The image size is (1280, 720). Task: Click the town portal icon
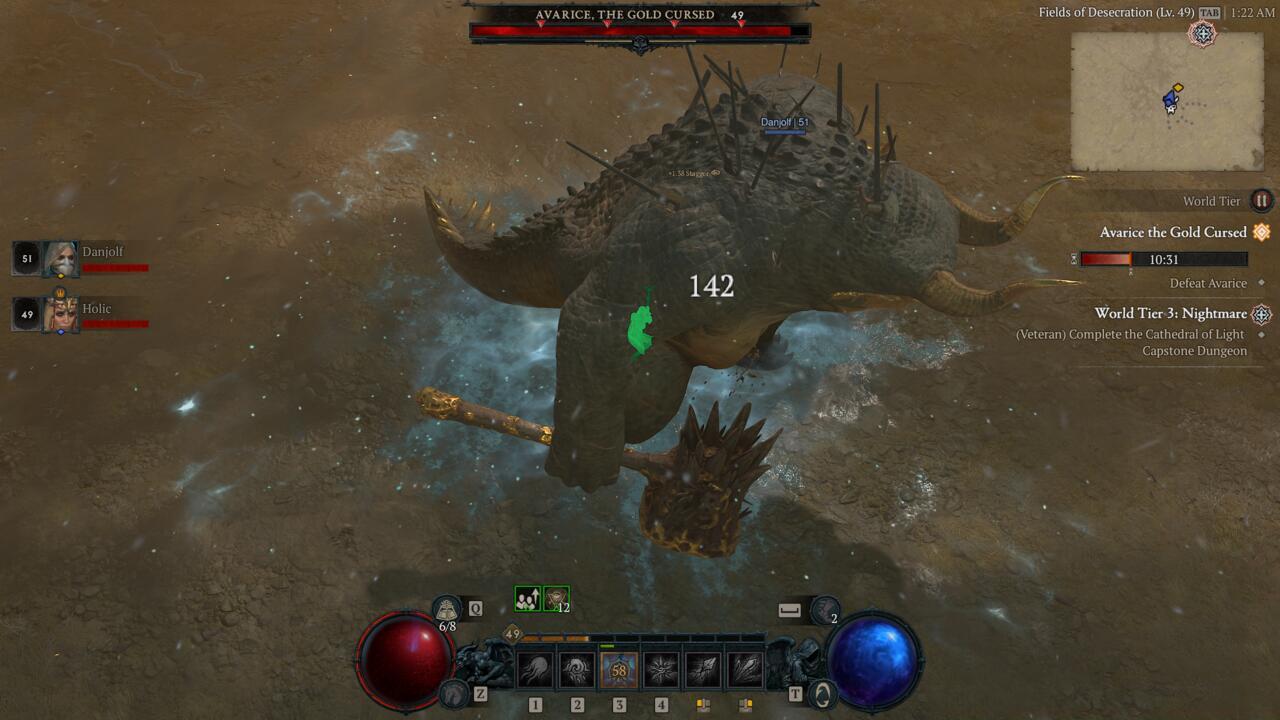[822, 692]
